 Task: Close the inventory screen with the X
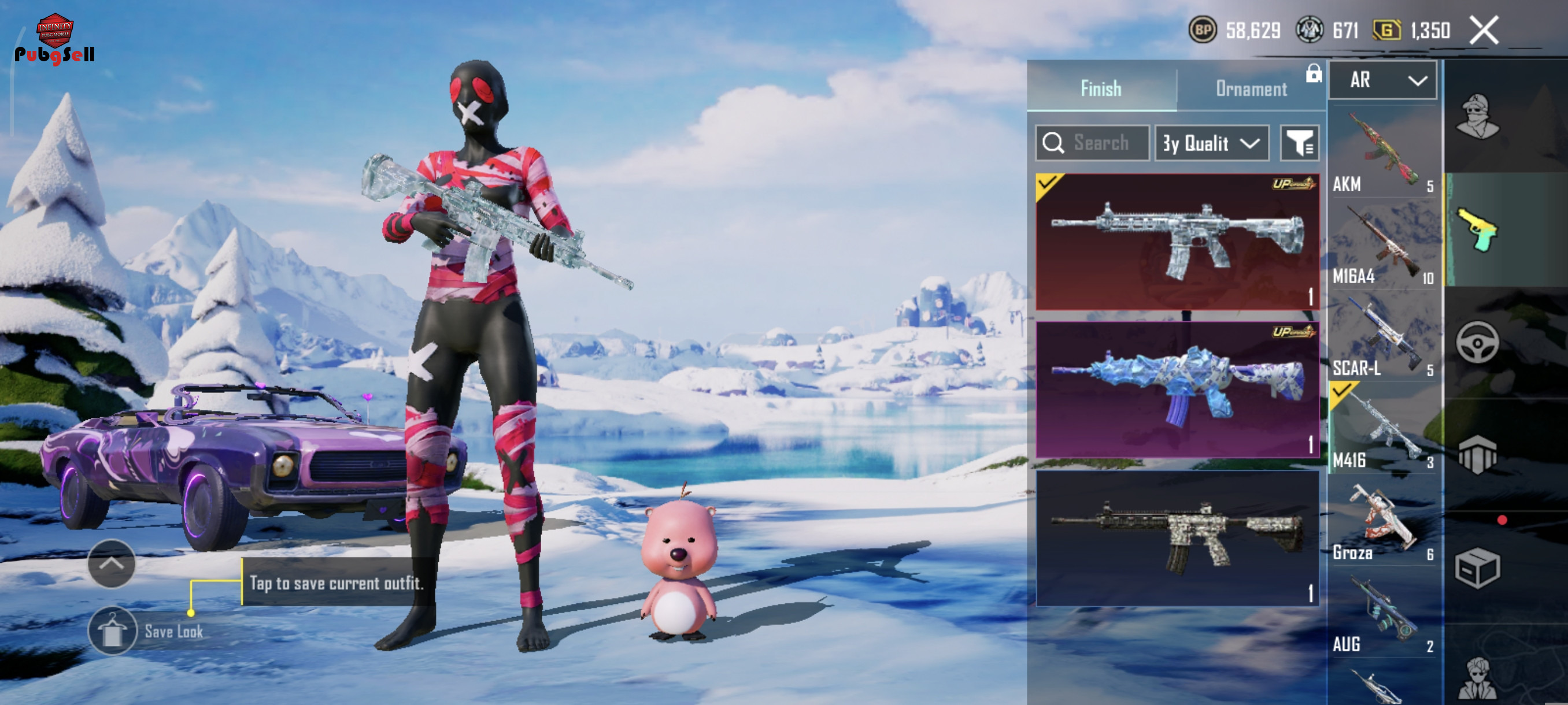coord(1484,31)
